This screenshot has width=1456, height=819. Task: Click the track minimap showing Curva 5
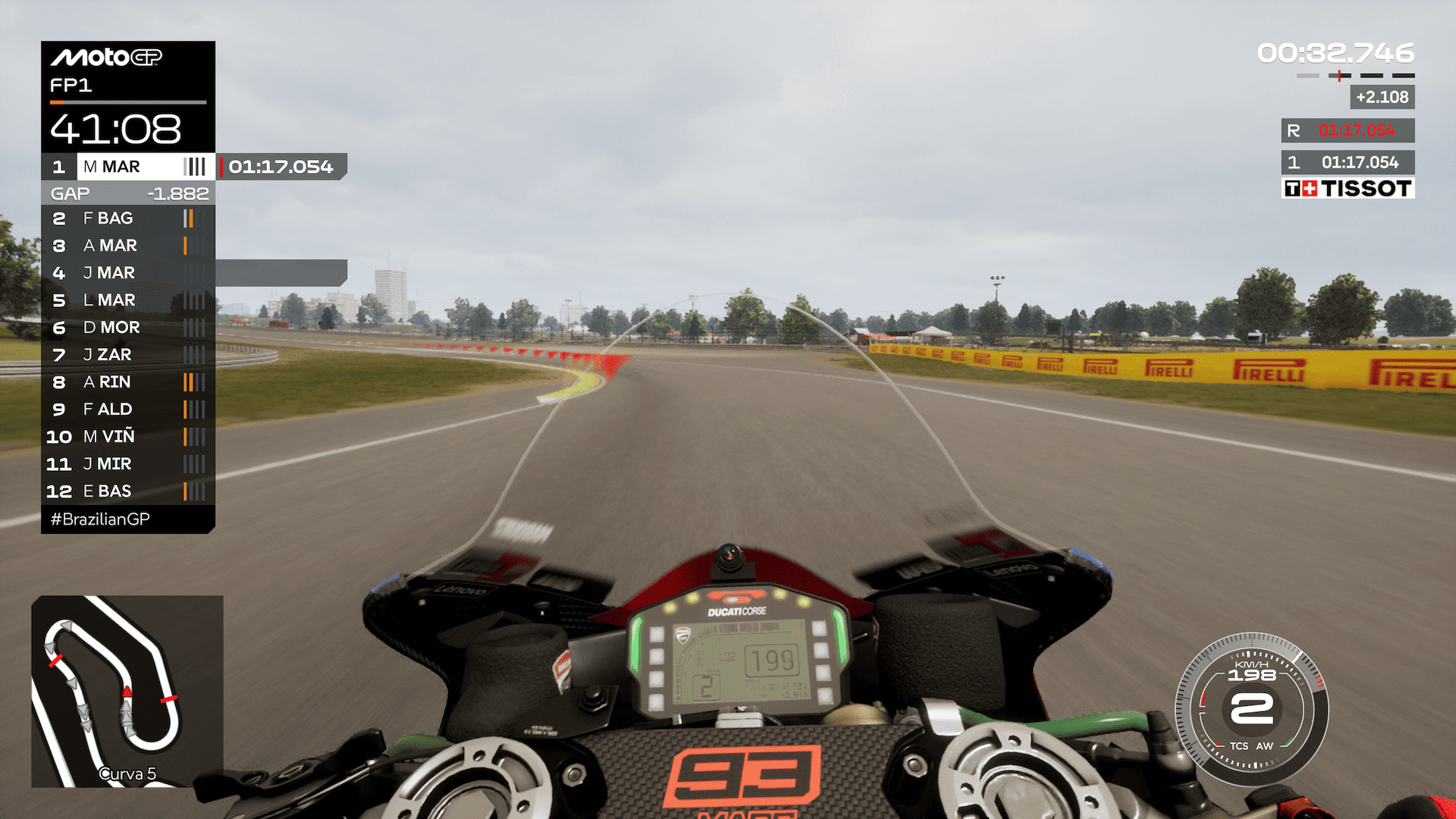(x=127, y=691)
